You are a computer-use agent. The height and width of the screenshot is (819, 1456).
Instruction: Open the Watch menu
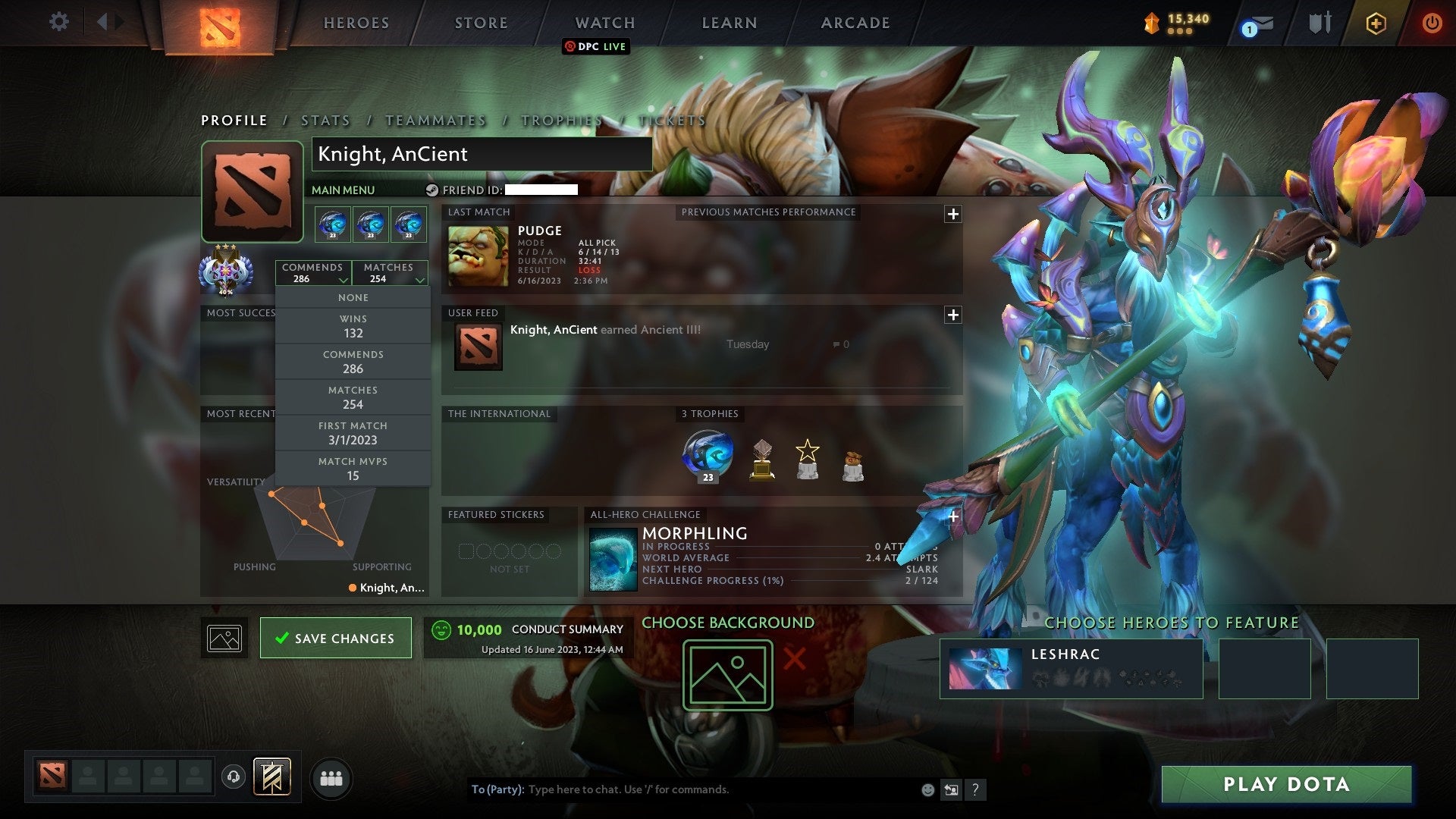[604, 23]
